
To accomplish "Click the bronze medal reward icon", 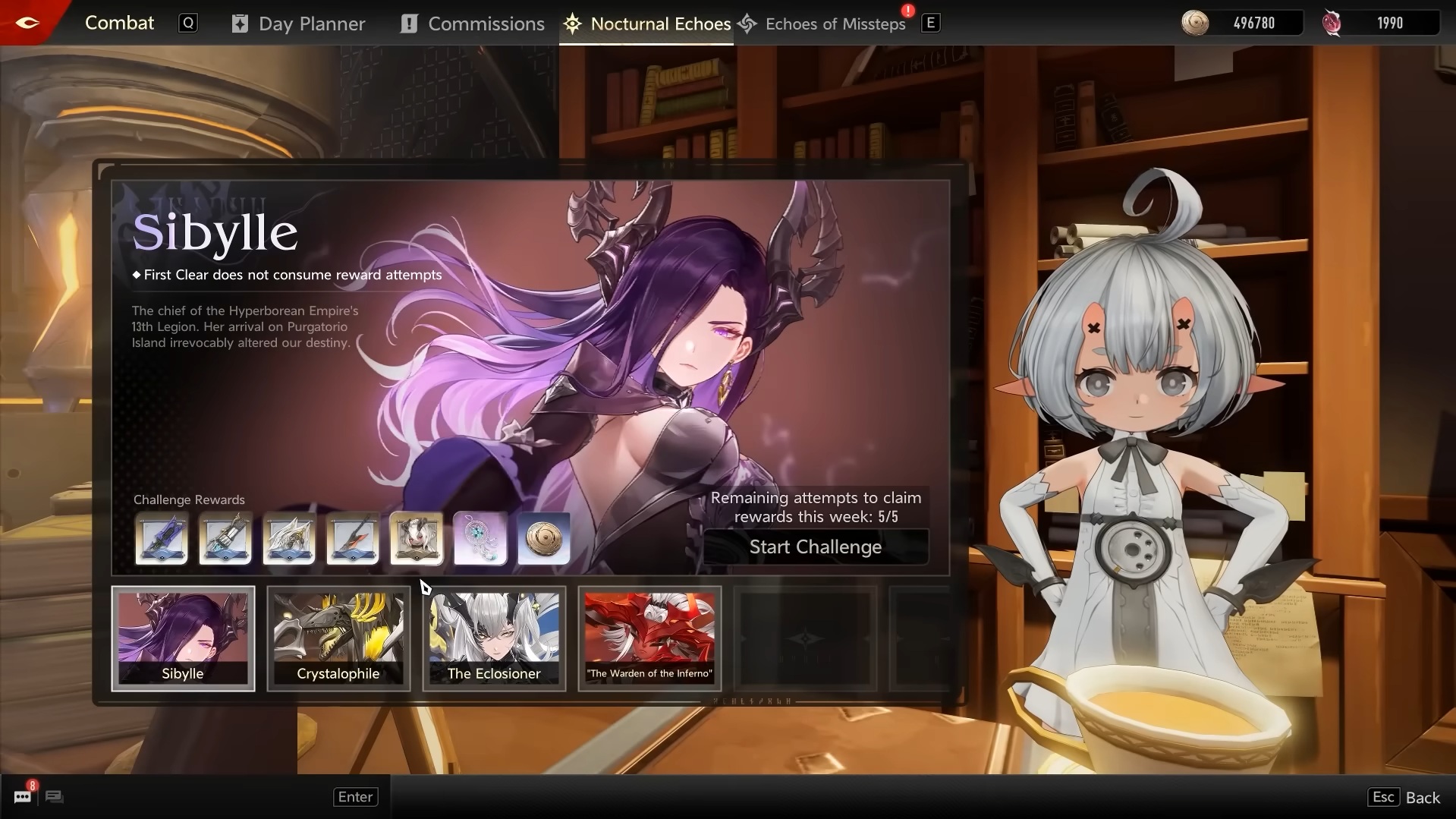I will click(543, 539).
